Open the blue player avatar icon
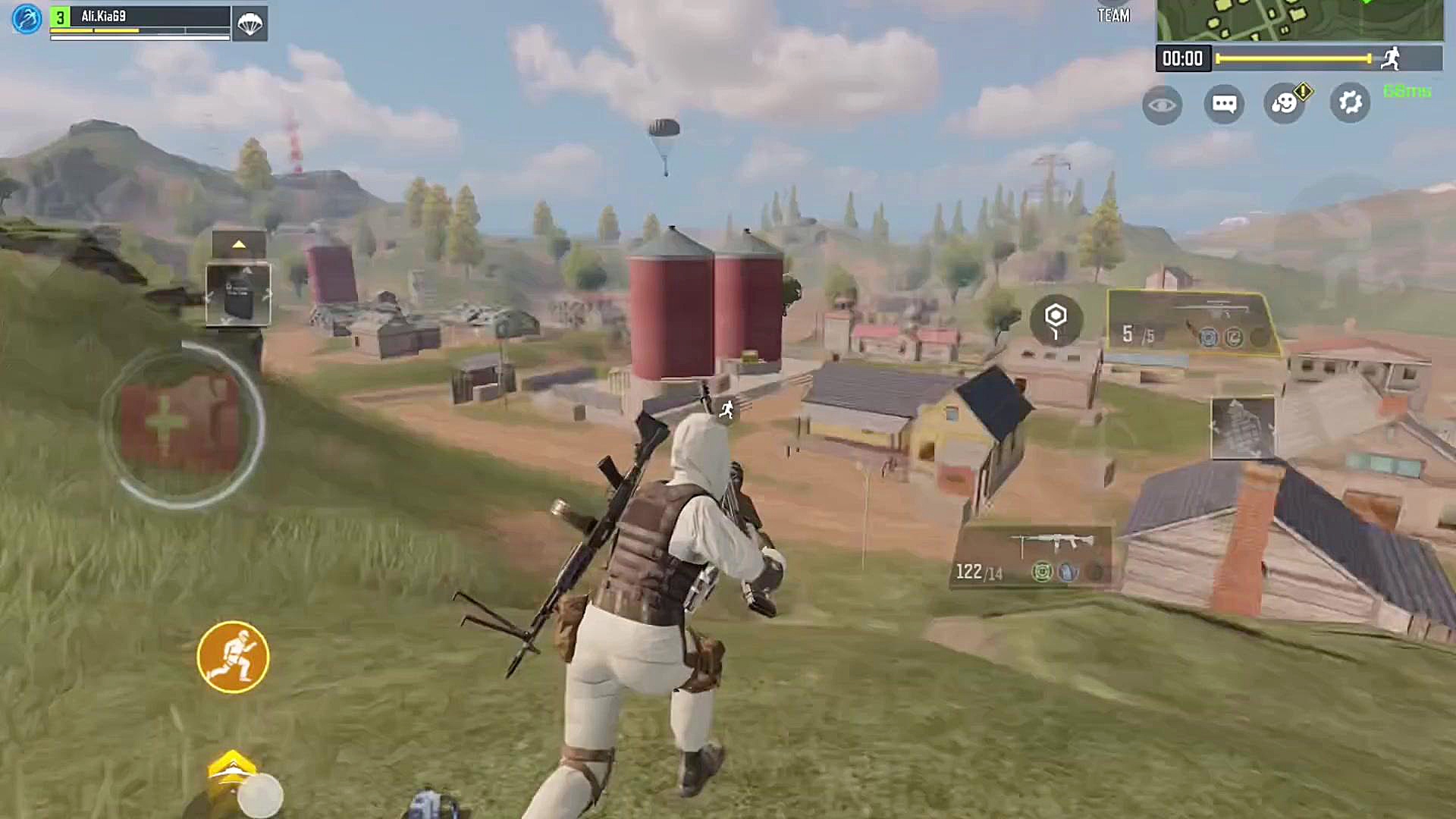1456x819 pixels. [27, 18]
